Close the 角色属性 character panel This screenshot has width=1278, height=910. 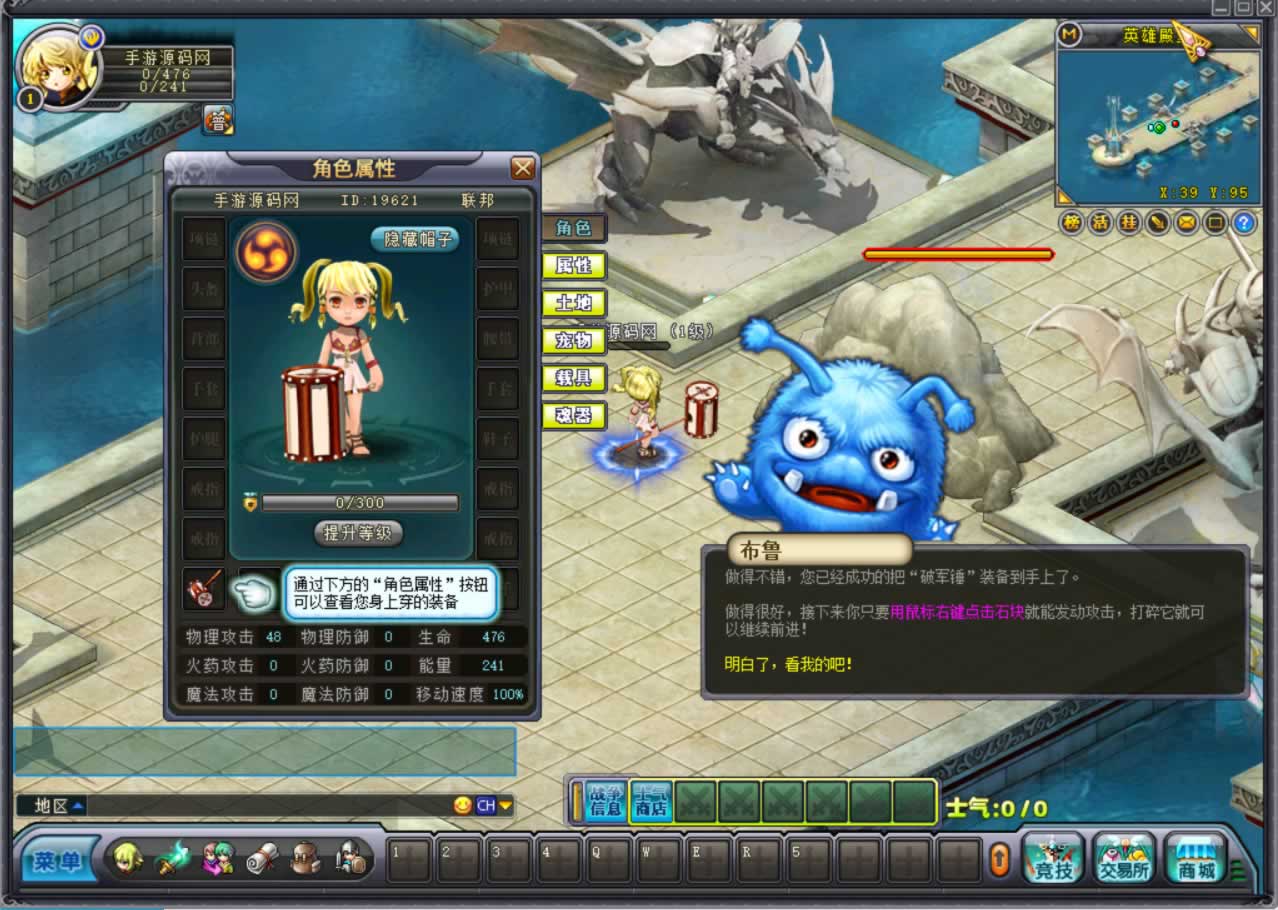[522, 168]
